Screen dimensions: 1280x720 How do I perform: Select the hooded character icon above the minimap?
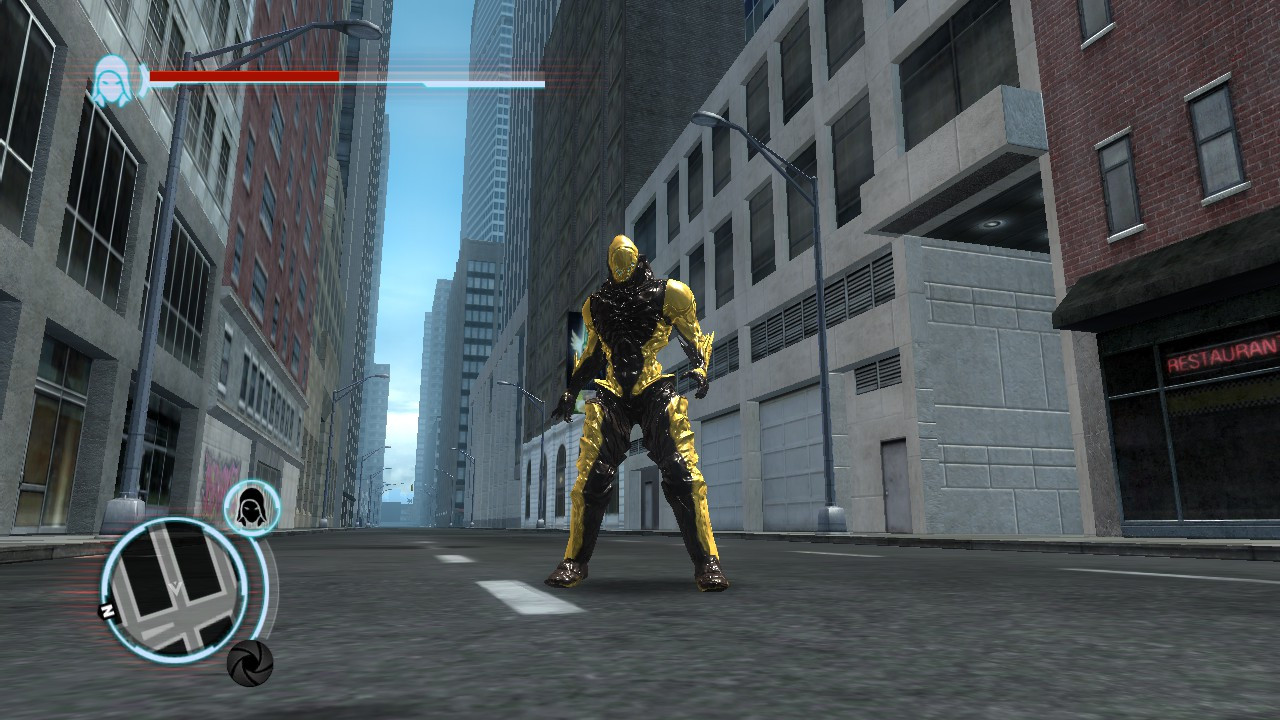(x=249, y=508)
